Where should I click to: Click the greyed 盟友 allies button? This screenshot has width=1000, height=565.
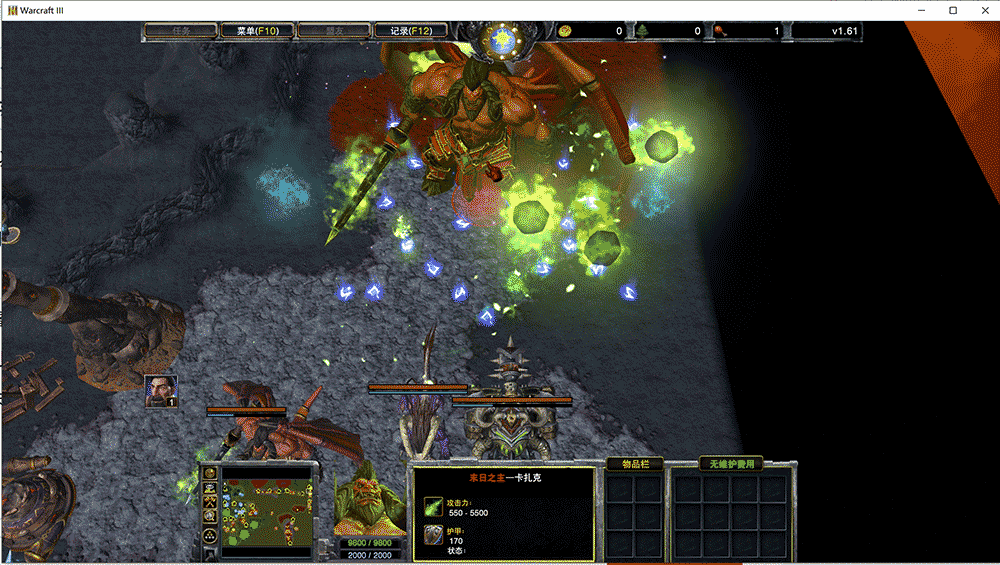tap(327, 31)
